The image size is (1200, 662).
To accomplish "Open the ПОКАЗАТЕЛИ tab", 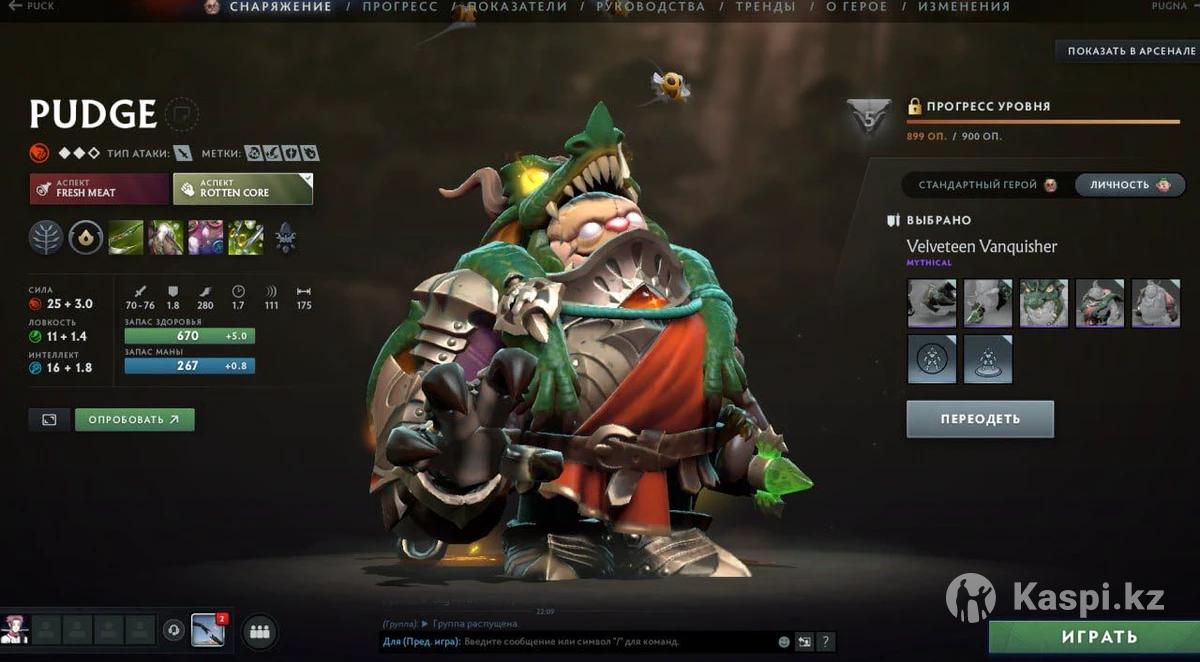I will [516, 7].
